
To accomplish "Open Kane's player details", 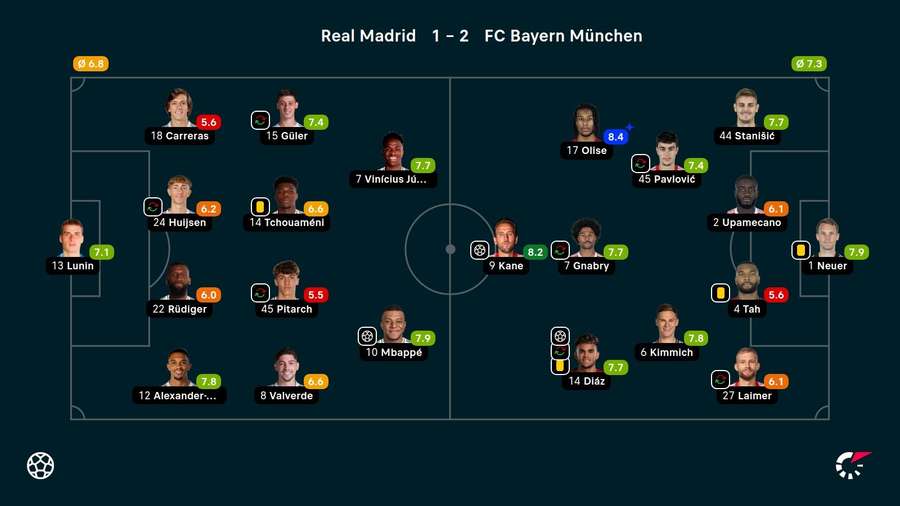I will pos(505,240).
